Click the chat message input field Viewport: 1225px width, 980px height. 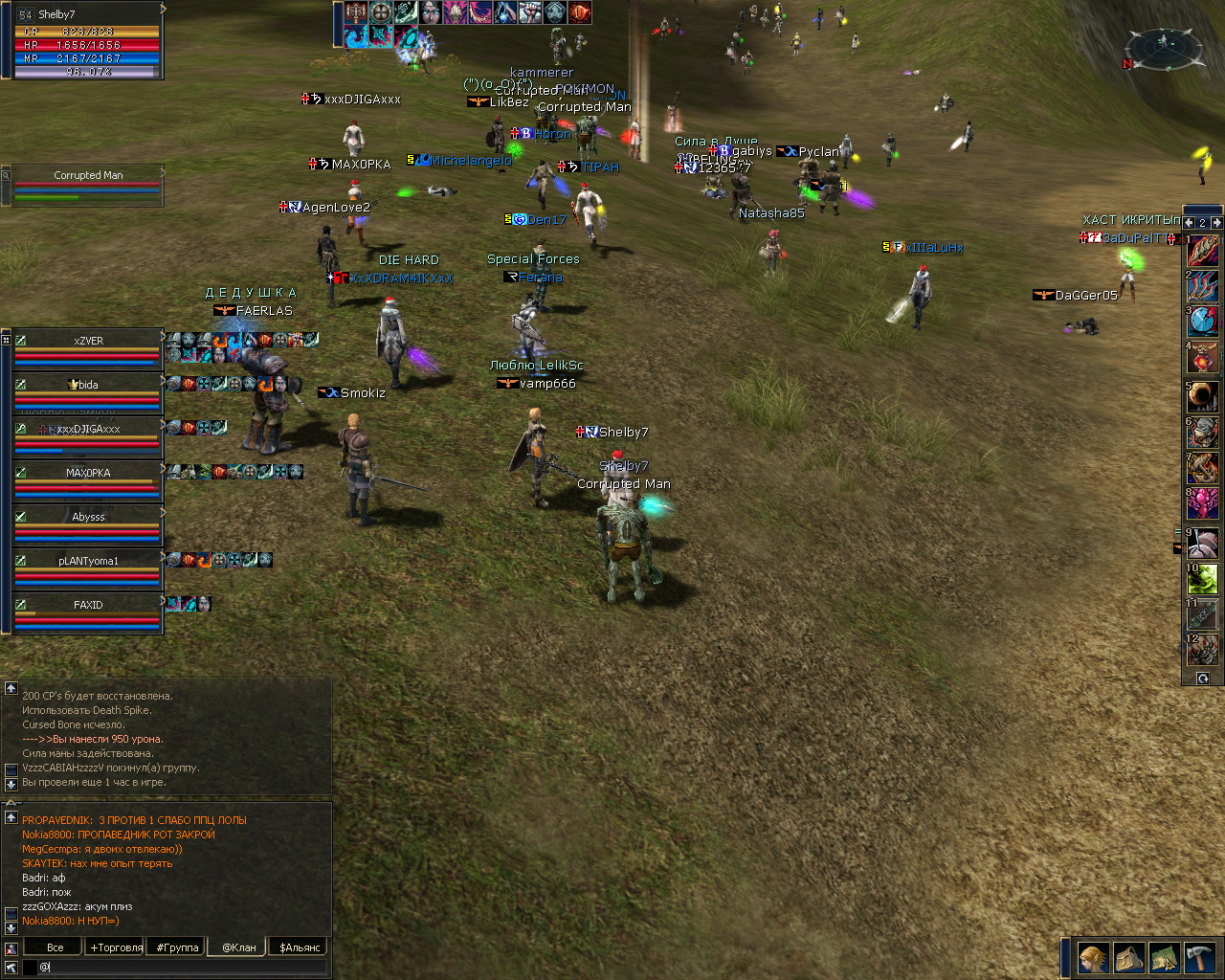coord(182,967)
